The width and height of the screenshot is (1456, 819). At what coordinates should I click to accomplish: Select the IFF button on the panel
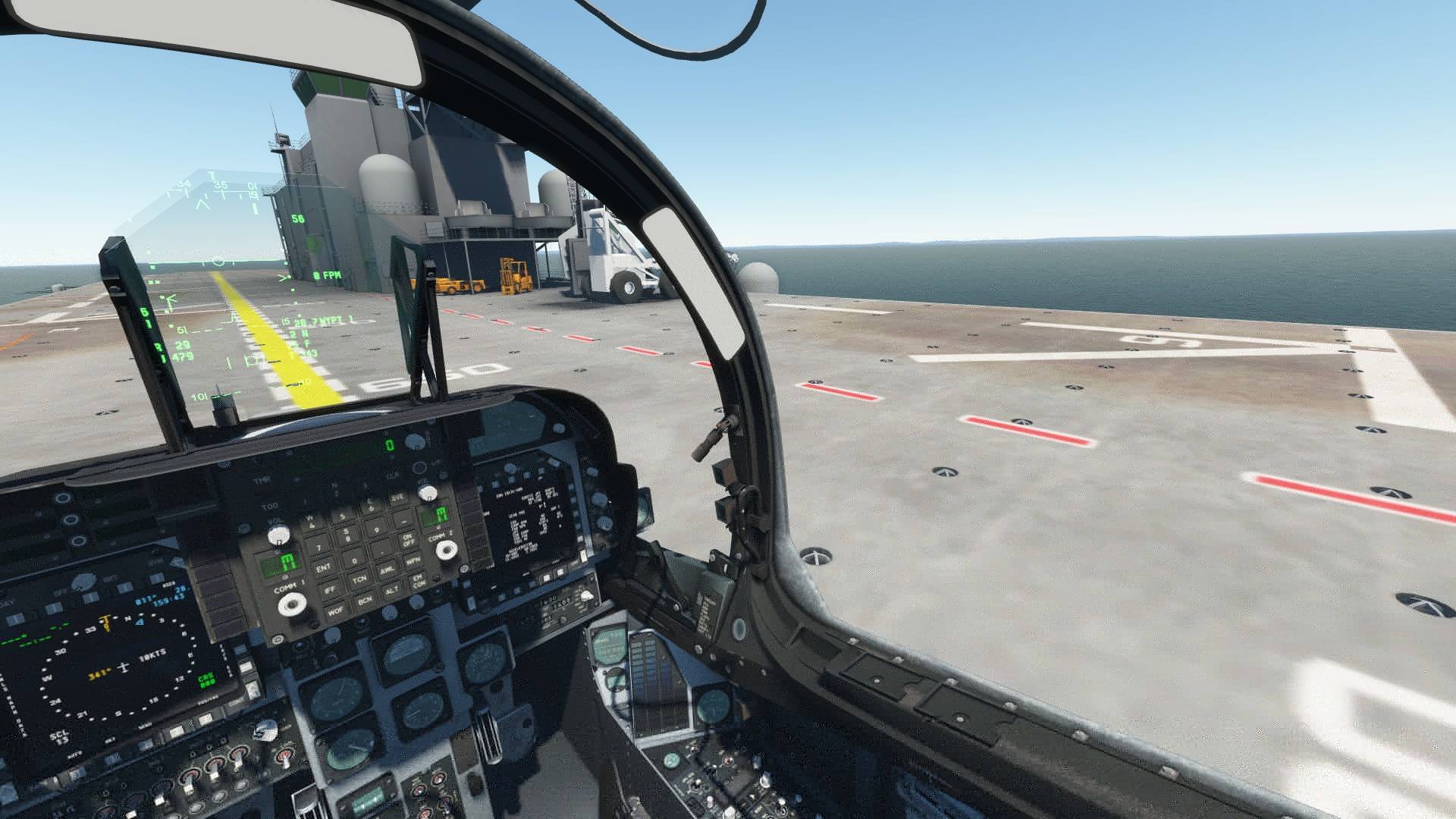click(x=330, y=588)
